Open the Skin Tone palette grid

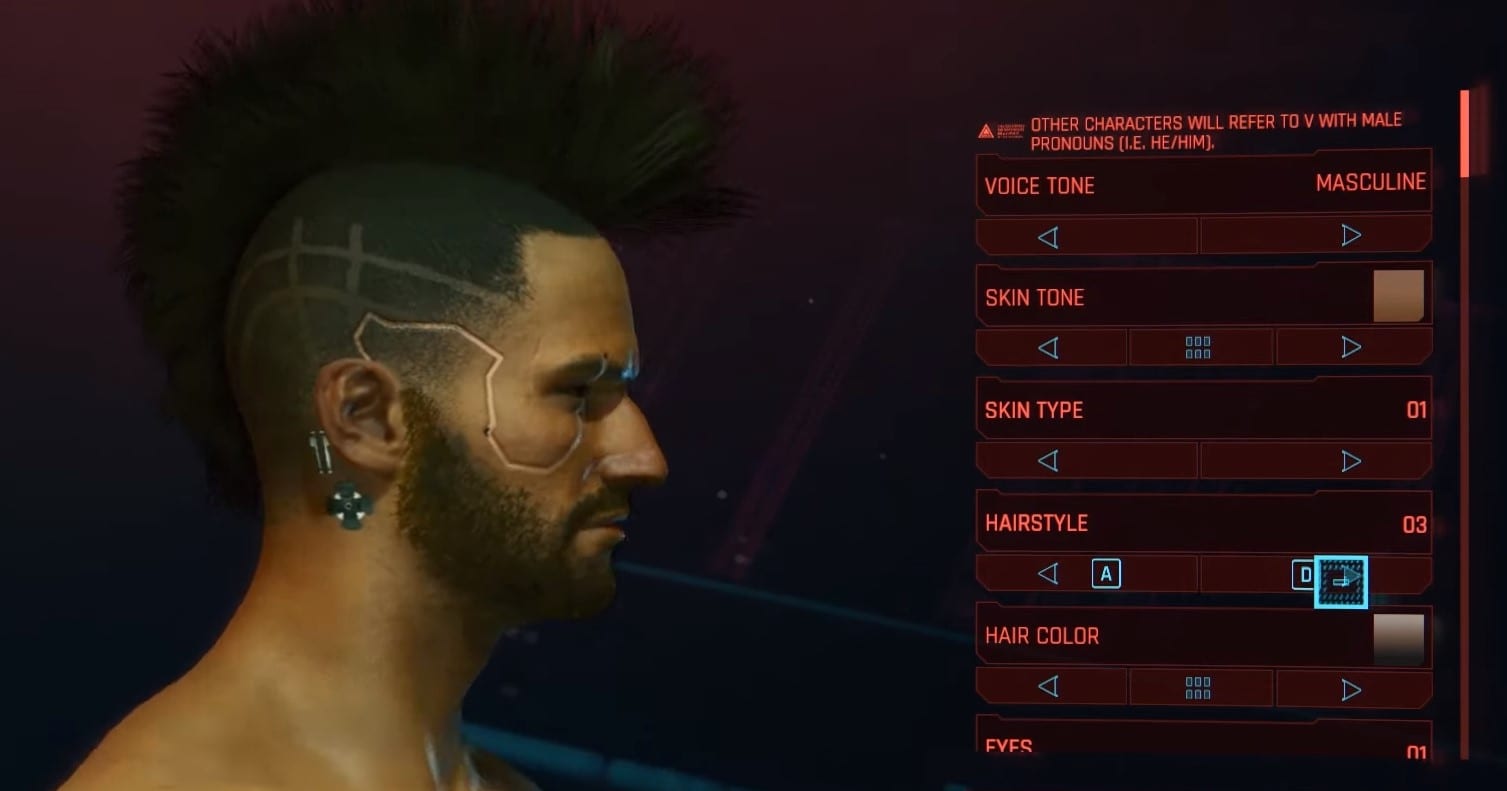1200,346
